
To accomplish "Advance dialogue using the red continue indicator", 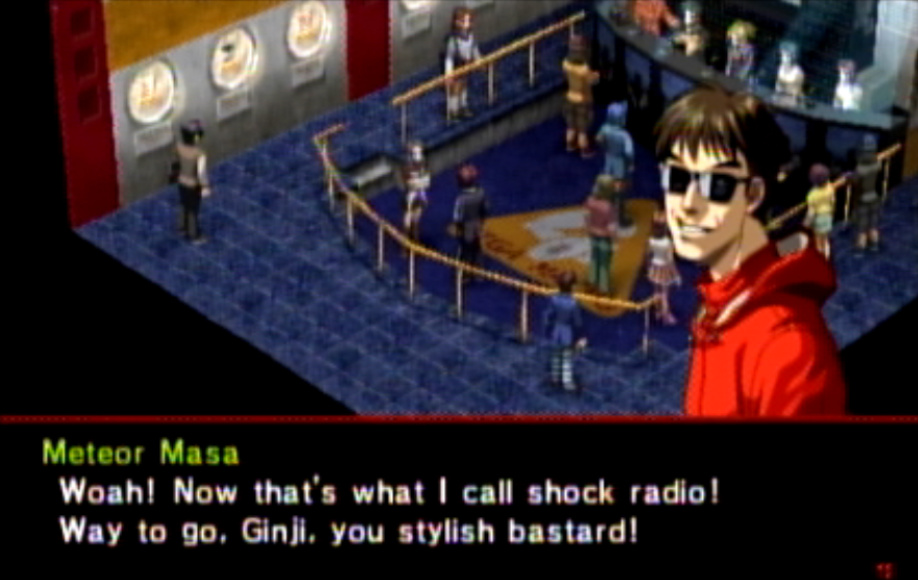I will (x=883, y=569).
